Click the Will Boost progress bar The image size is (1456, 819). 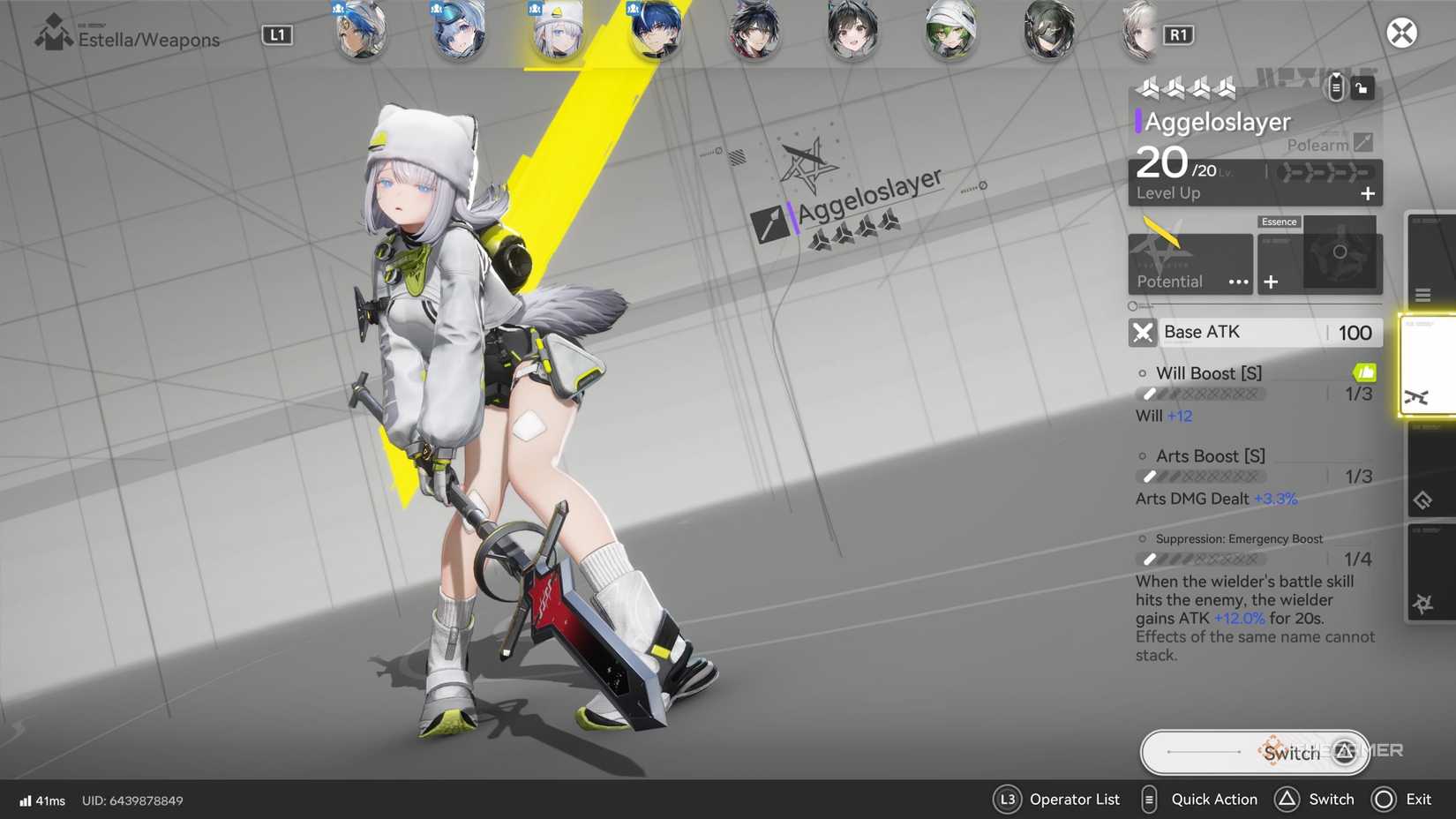click(1200, 394)
